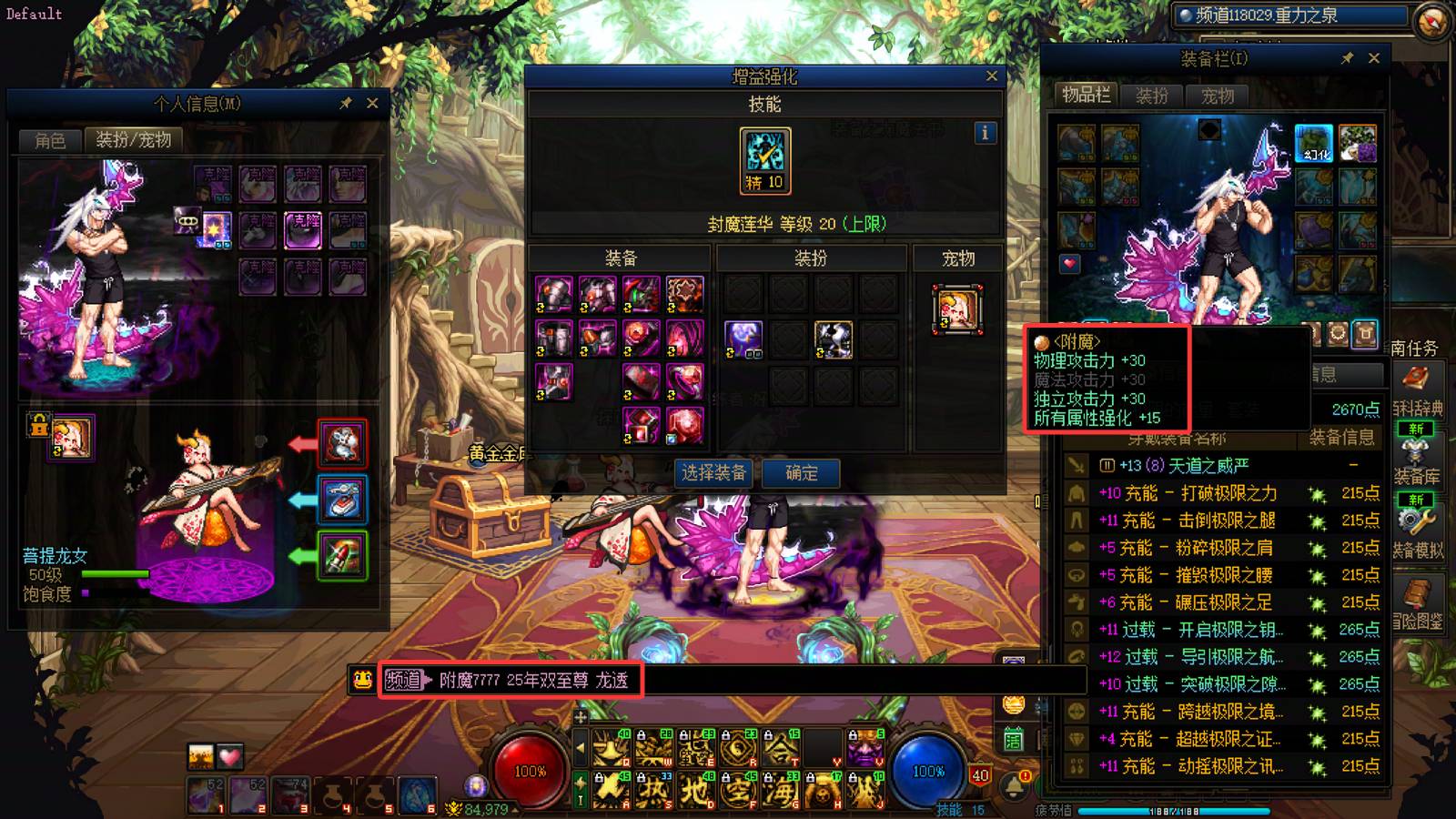Switch to the 装扮/宠物 tab
The image size is (1456, 819).
click(x=134, y=140)
